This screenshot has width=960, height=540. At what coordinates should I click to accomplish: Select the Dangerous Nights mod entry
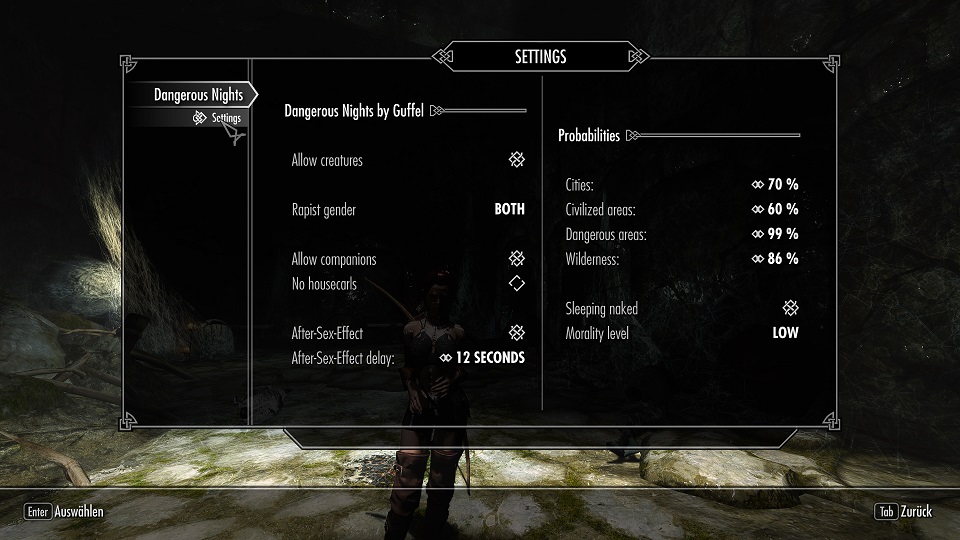(x=197, y=95)
